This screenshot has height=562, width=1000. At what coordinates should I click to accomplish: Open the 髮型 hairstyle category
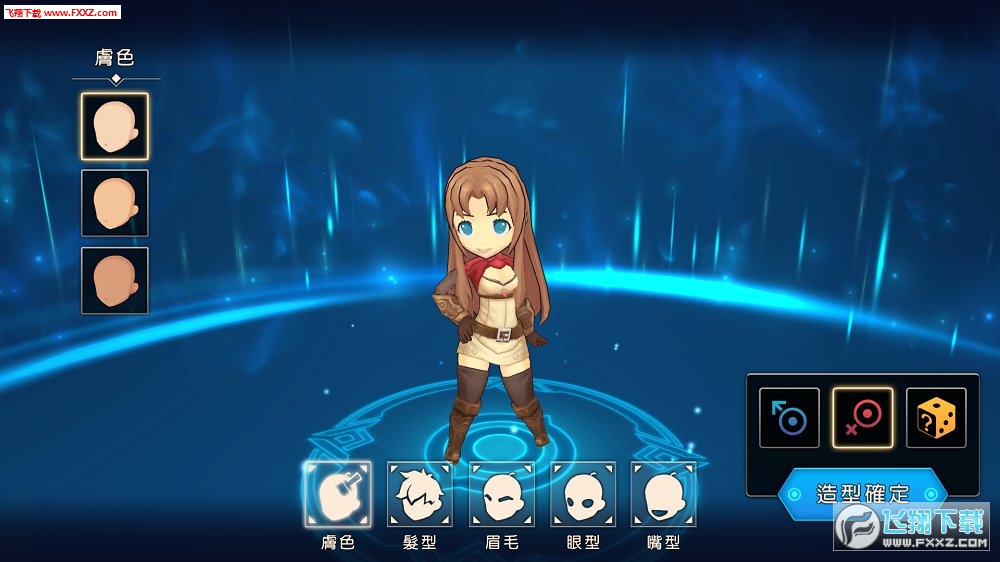tap(420, 494)
